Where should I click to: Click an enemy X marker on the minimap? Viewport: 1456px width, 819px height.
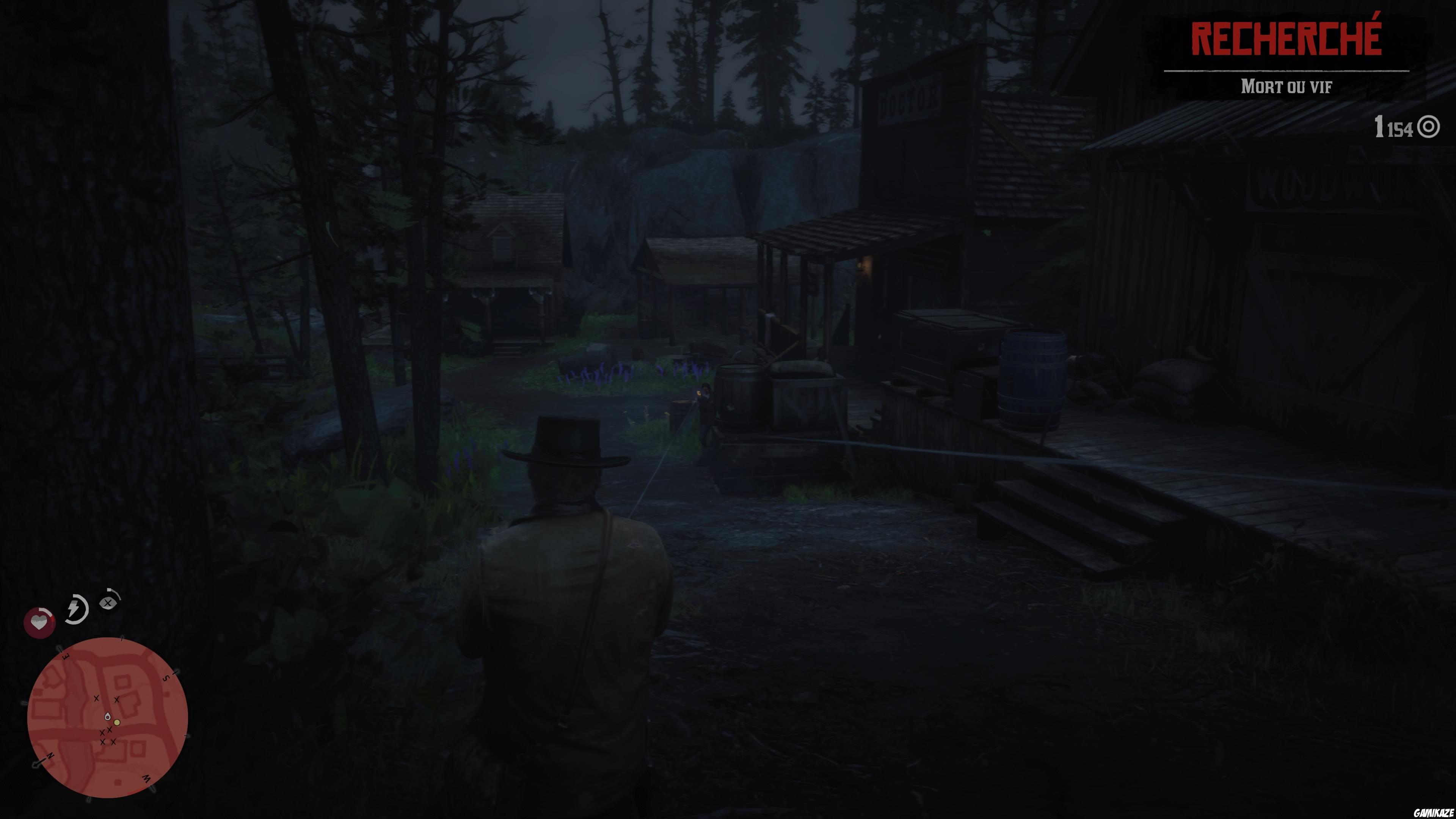pos(97,698)
